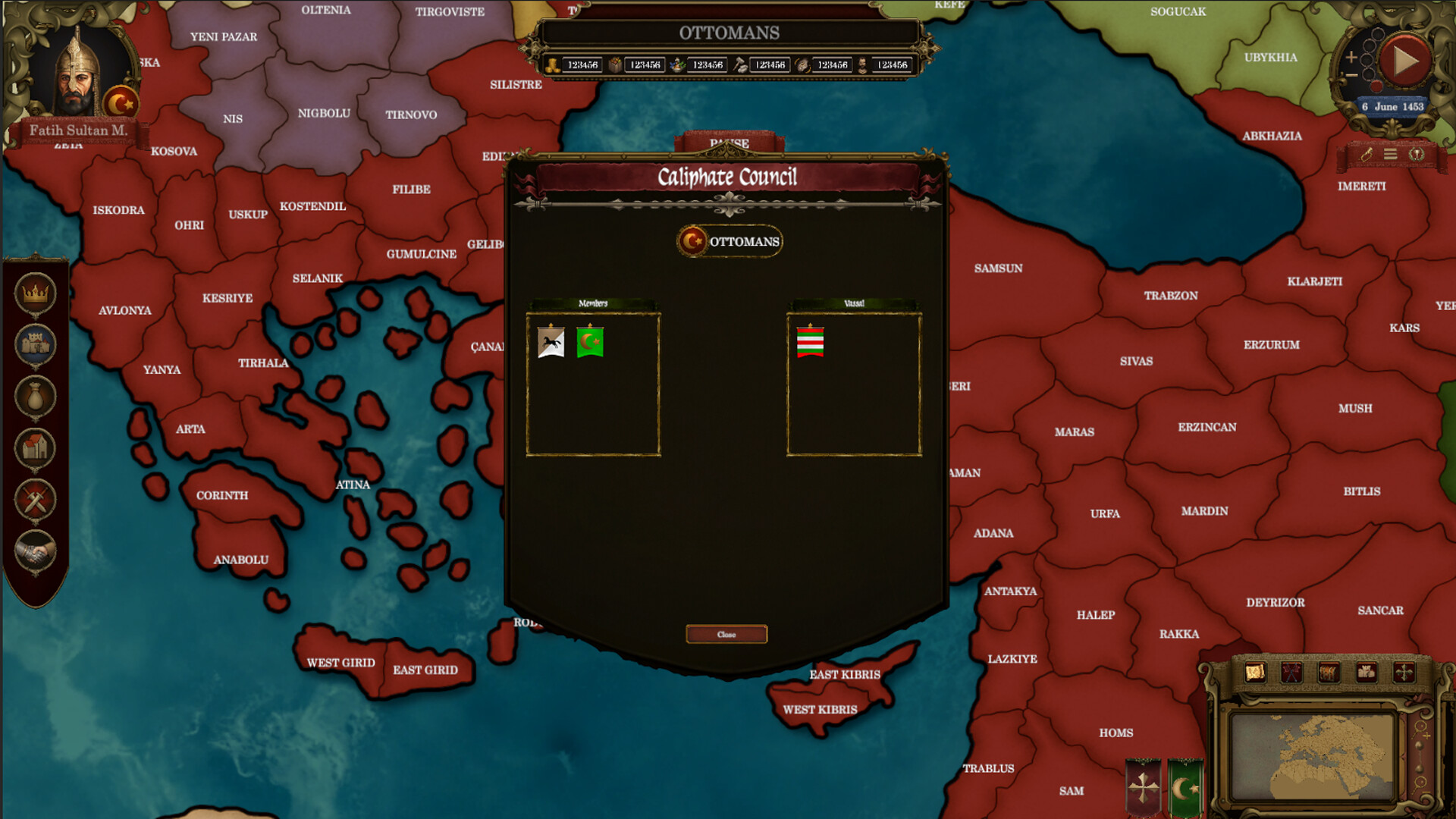The height and width of the screenshot is (819, 1456).
Task: Toggle the crossed flags mode above the minimap
Action: (x=1291, y=672)
